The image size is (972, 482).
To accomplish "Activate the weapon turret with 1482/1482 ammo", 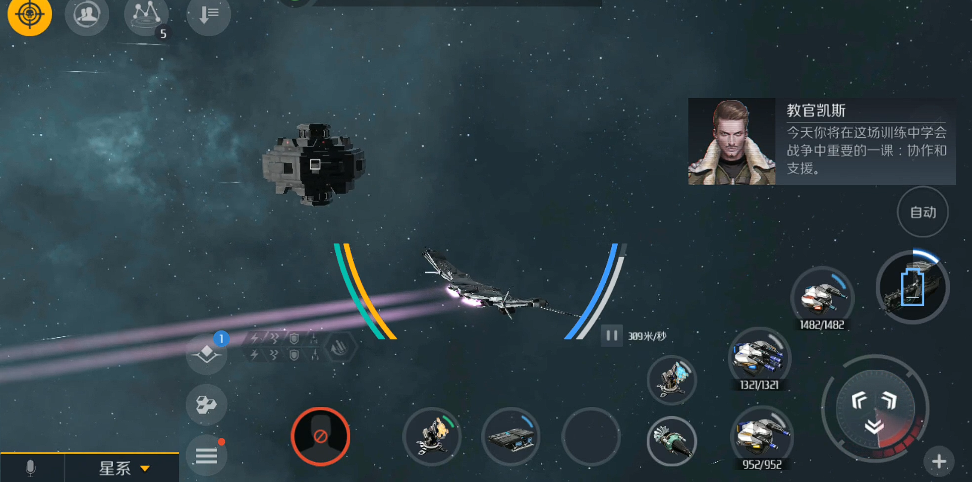I will click(x=823, y=295).
